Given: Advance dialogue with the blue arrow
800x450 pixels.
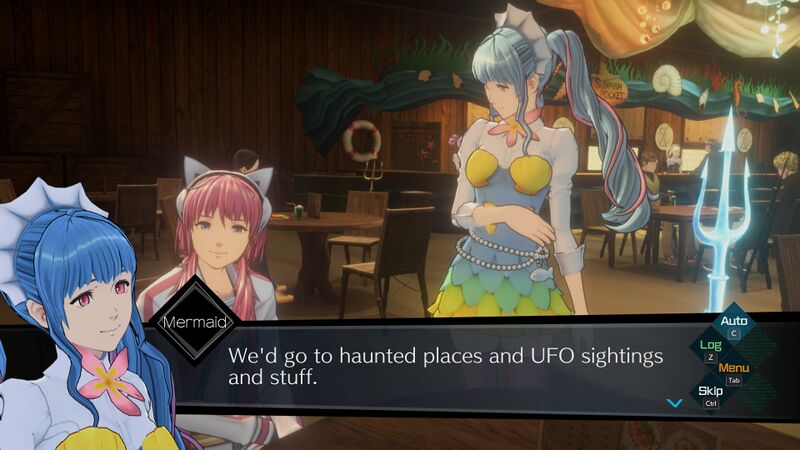Looking at the screenshot, I should (674, 403).
